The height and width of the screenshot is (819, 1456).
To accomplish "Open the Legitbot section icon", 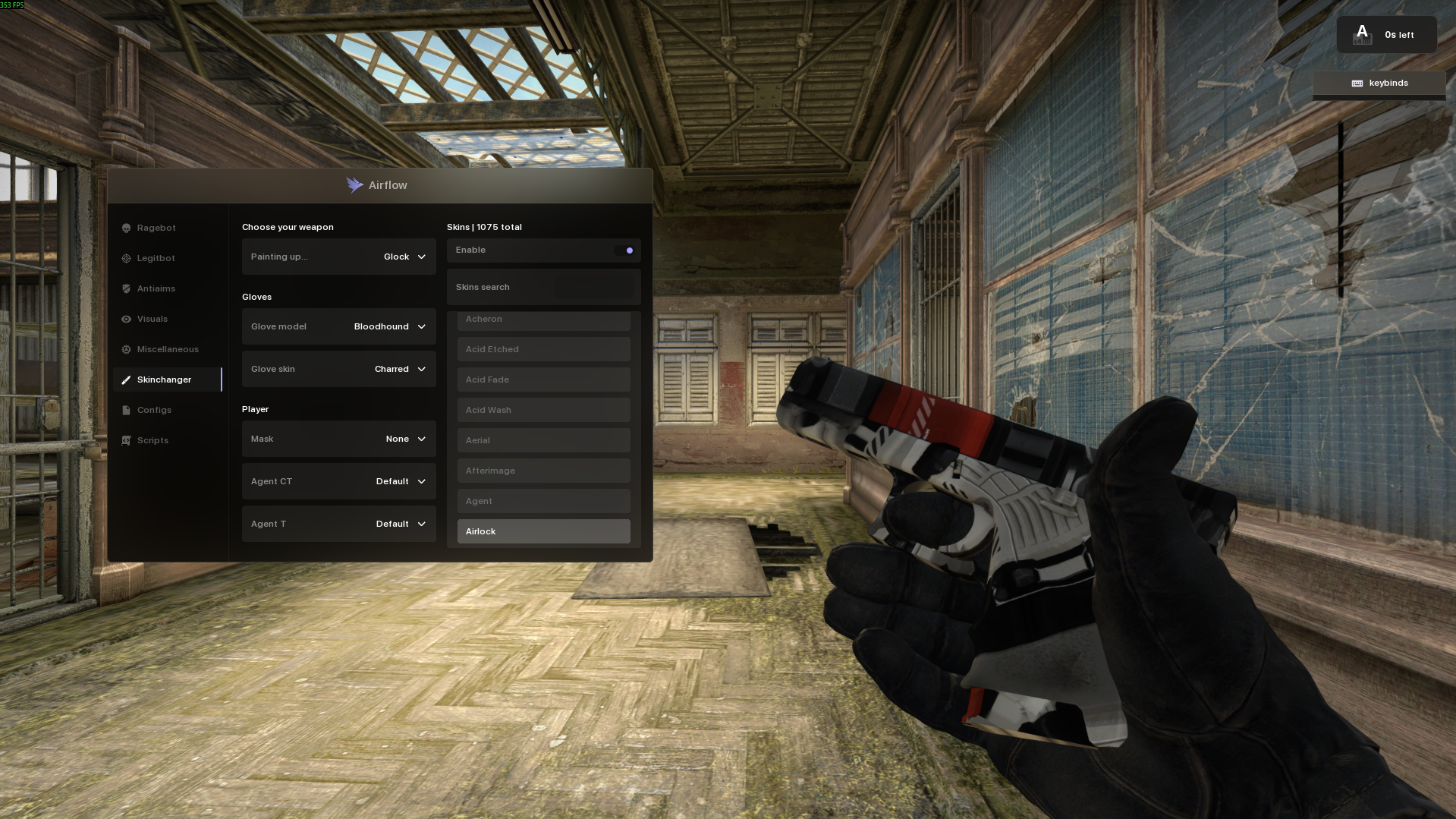I will (x=126, y=258).
